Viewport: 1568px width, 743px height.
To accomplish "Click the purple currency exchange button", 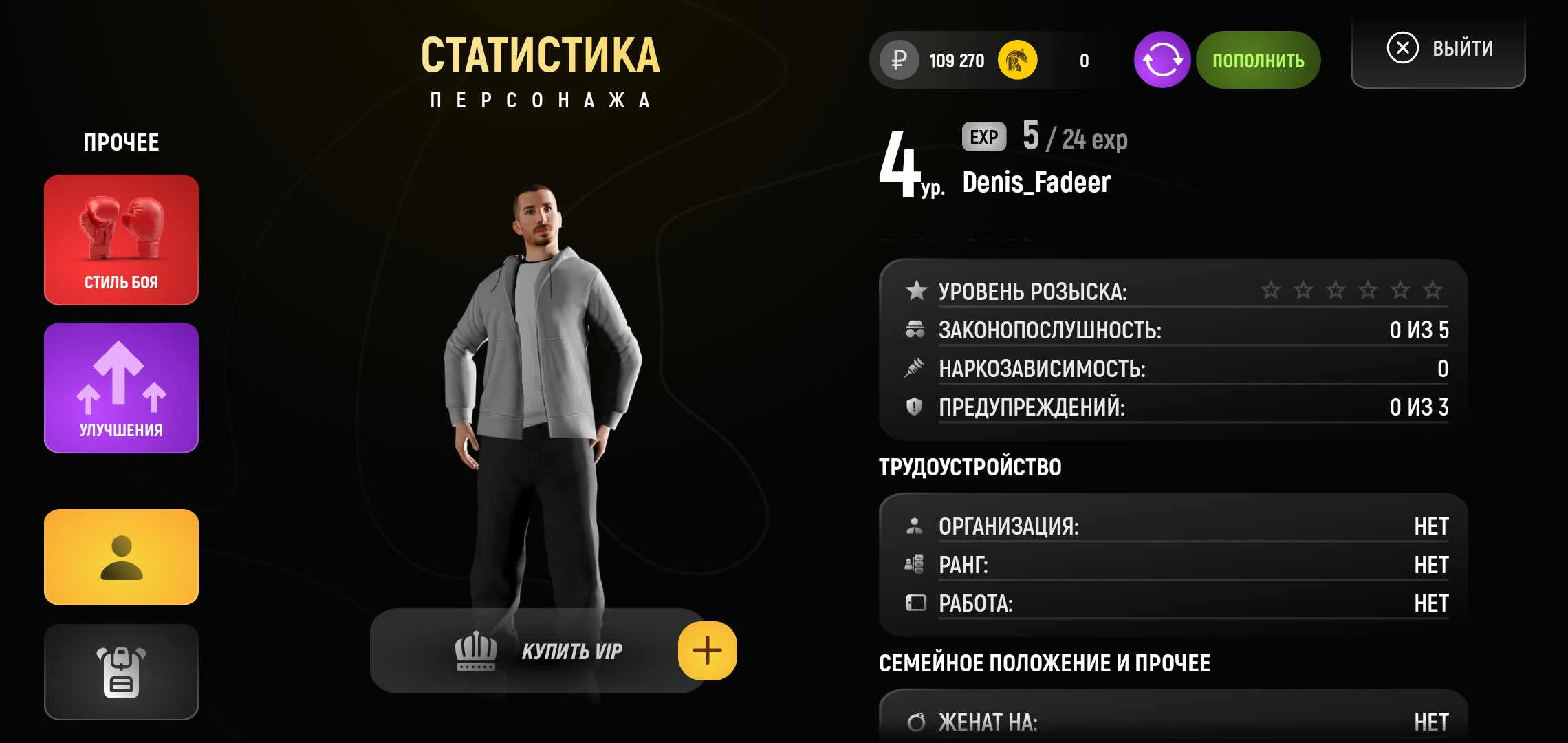I will pos(1162,60).
